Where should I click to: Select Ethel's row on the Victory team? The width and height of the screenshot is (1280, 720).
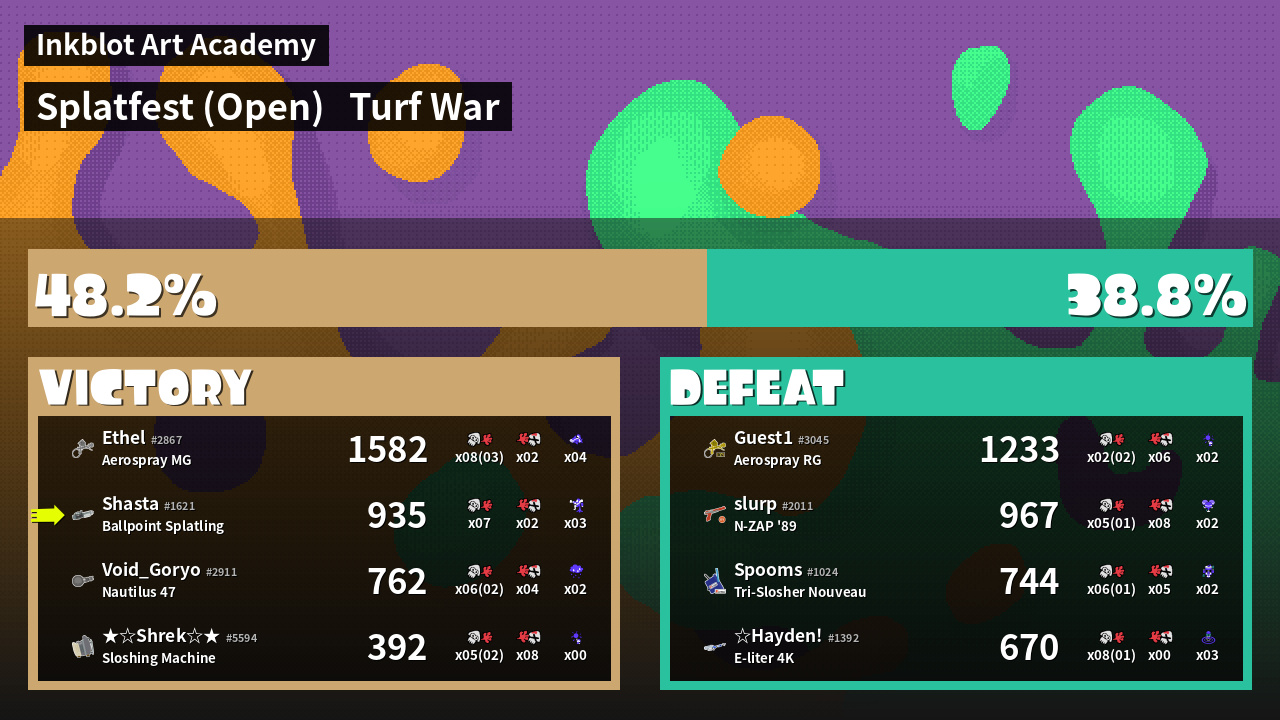pyautogui.click(x=324, y=449)
